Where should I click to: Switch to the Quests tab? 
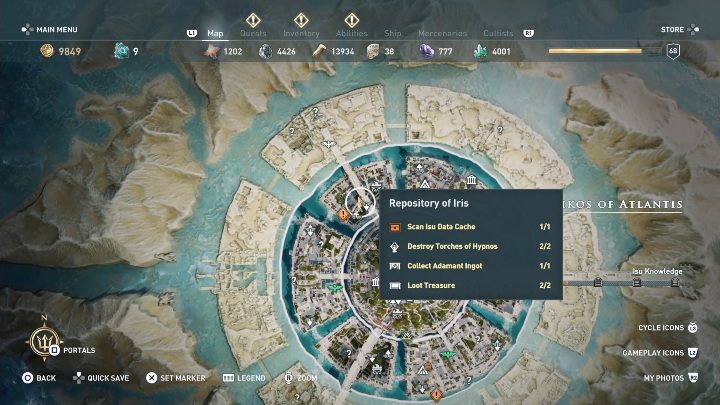click(254, 33)
